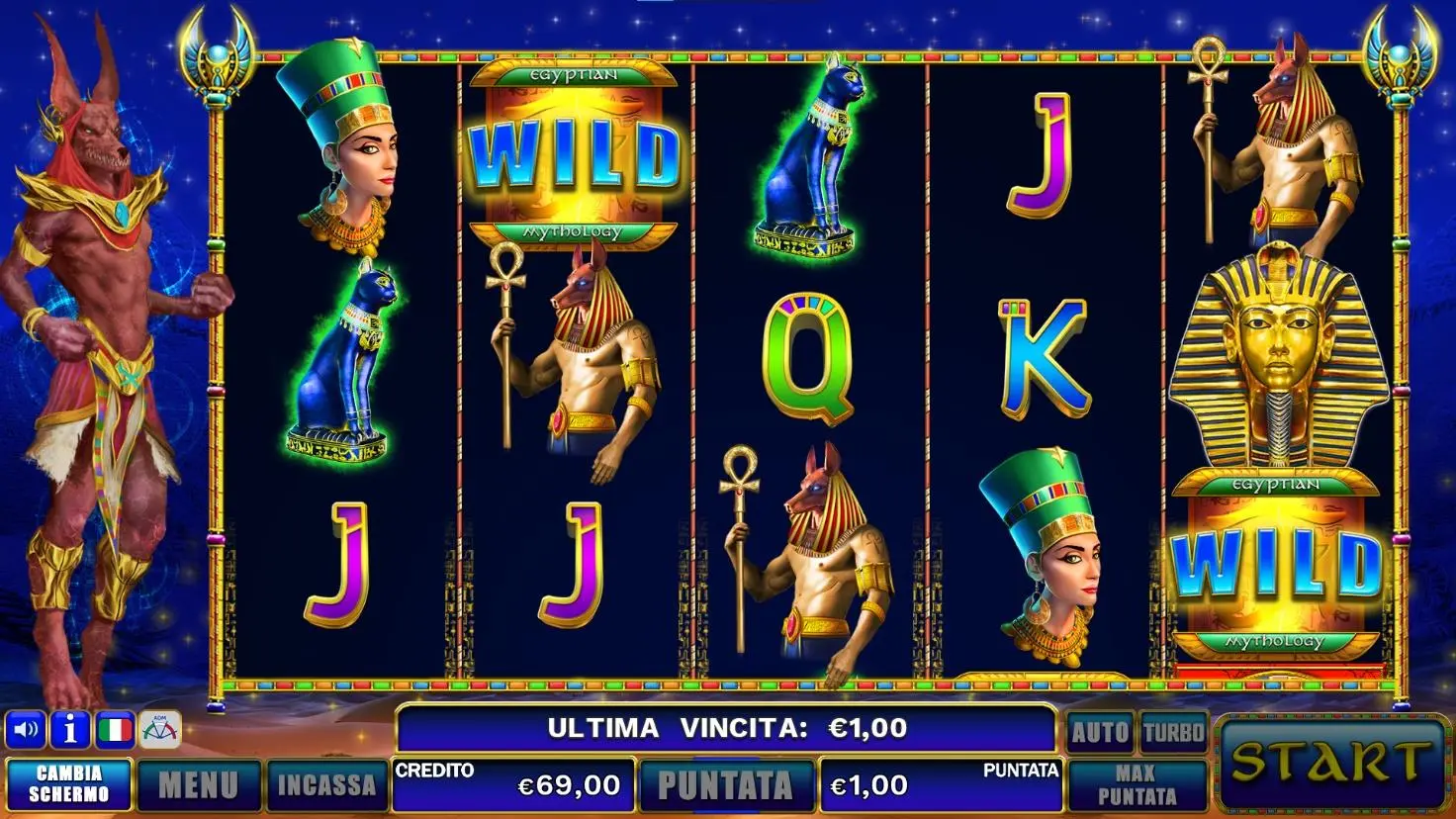
Task: Cash out with INCASSA
Action: point(325,785)
